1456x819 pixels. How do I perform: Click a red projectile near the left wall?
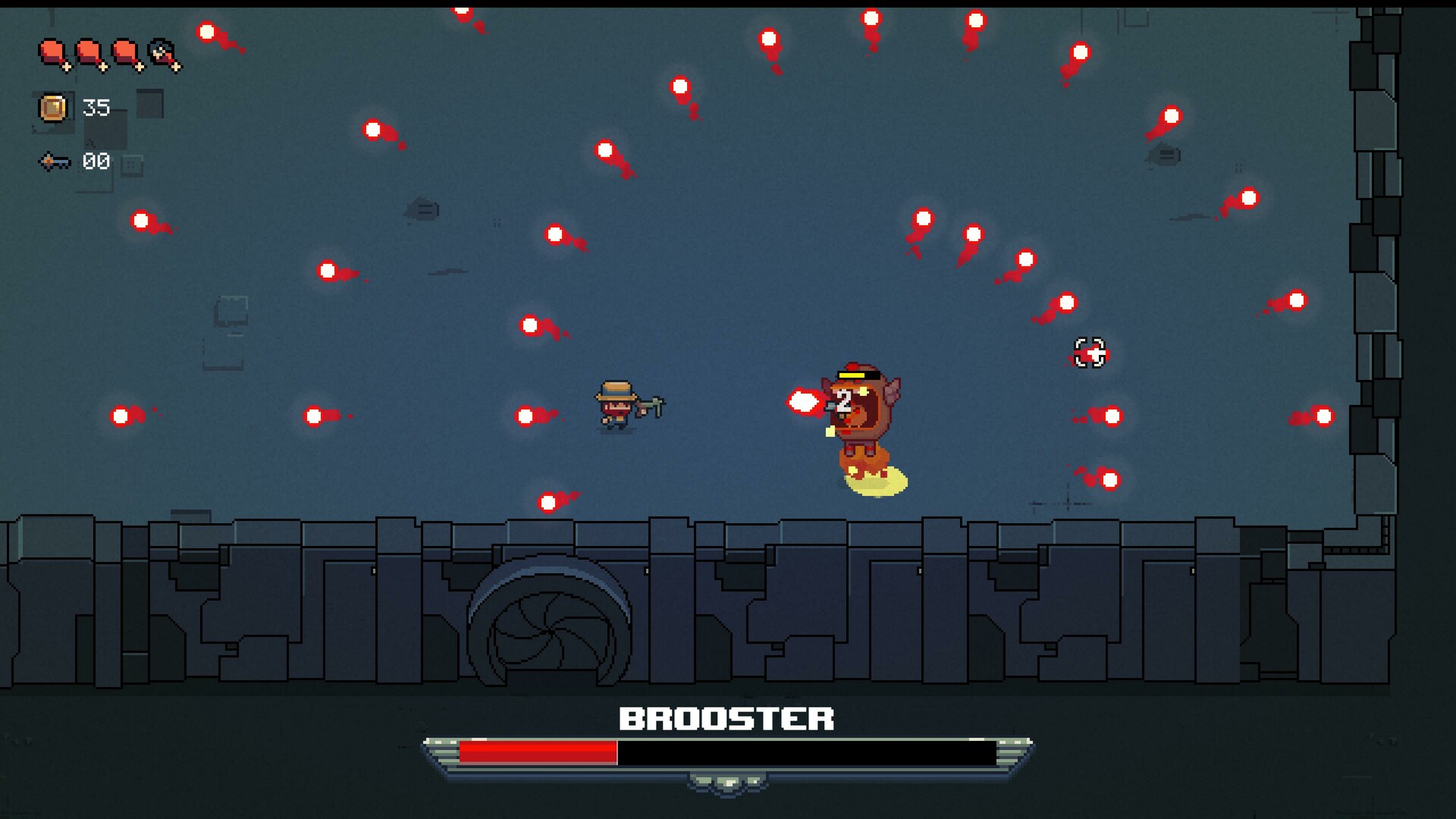coord(119,417)
